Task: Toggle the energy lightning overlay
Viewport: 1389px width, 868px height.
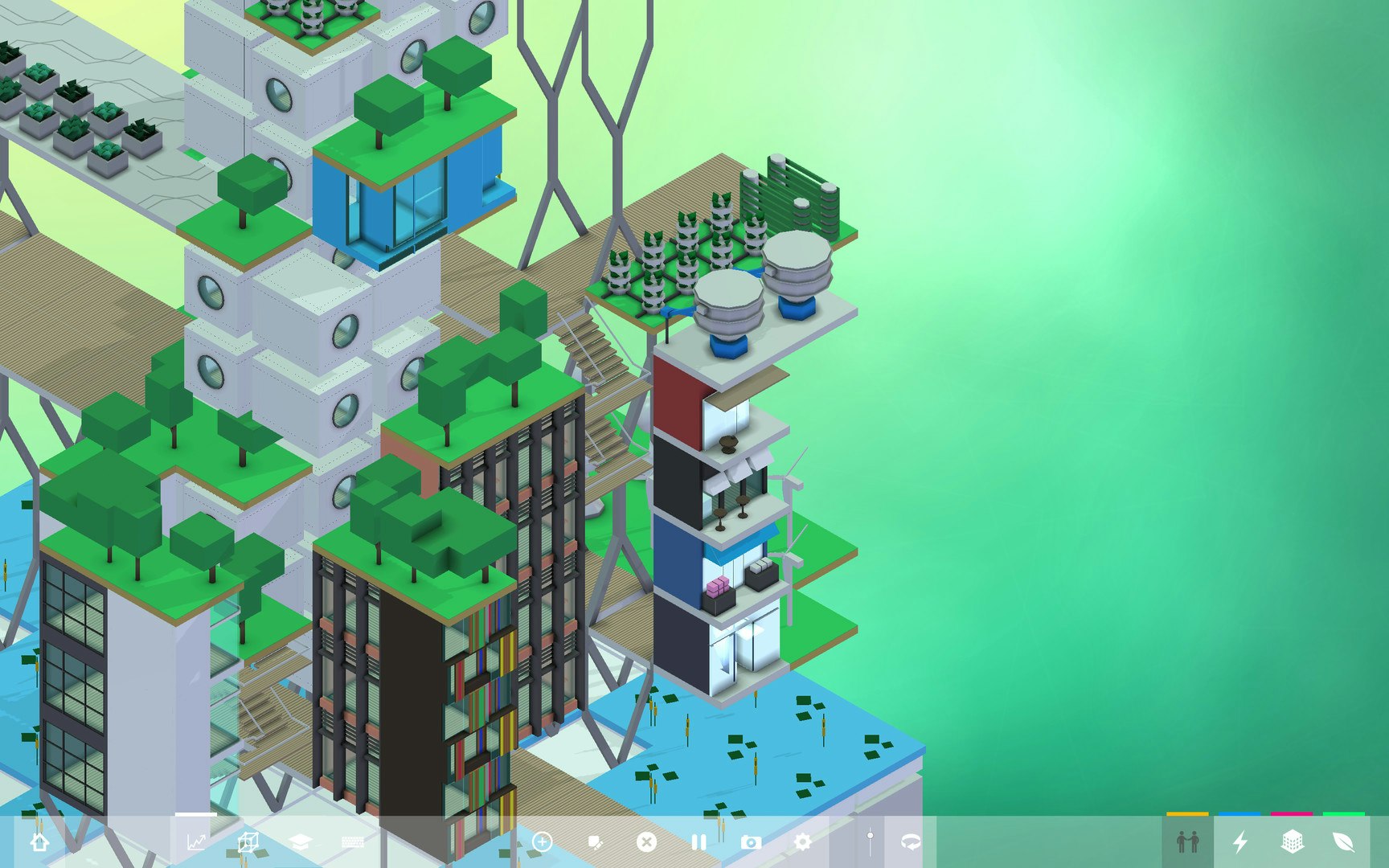Action: pos(1239,842)
